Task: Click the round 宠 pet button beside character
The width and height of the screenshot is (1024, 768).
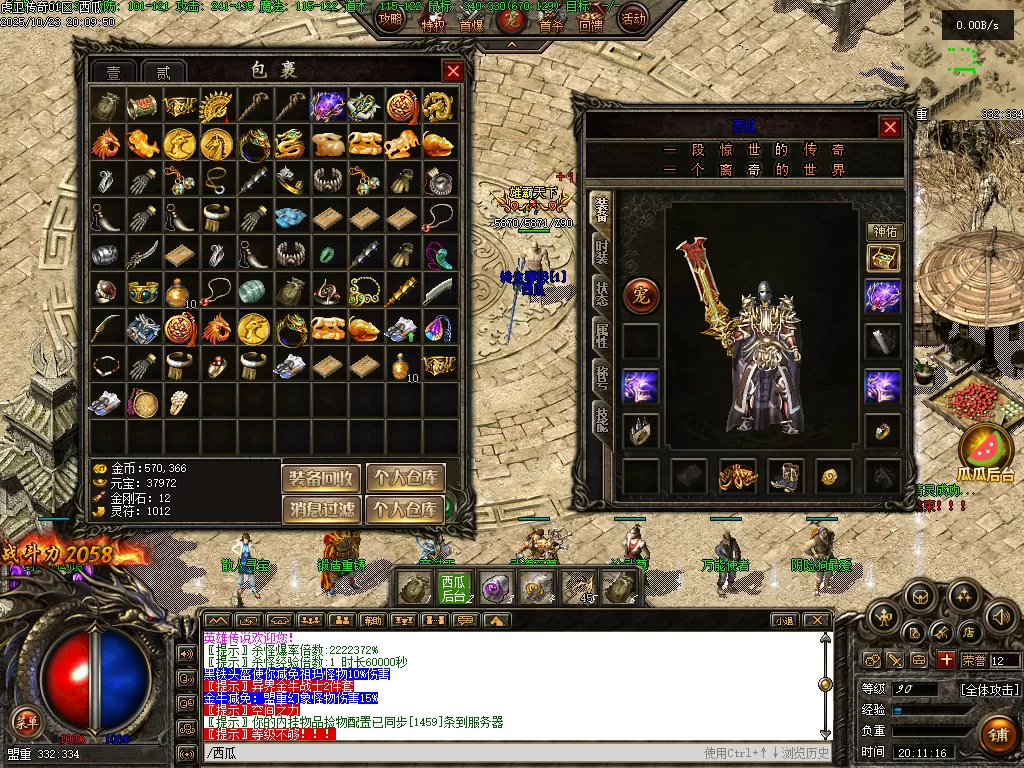Action: [x=641, y=295]
